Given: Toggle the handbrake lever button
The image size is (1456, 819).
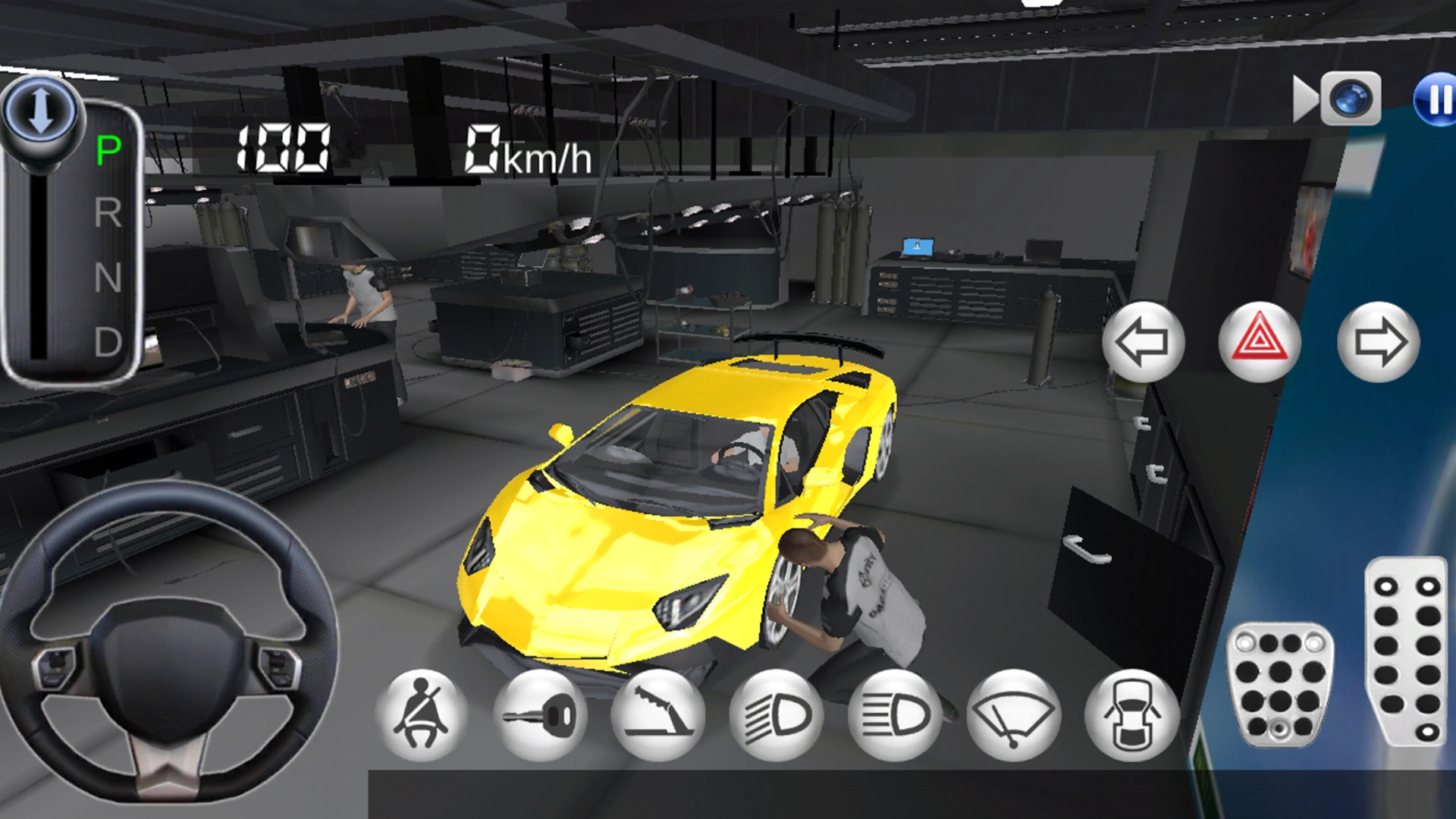Looking at the screenshot, I should tap(658, 715).
